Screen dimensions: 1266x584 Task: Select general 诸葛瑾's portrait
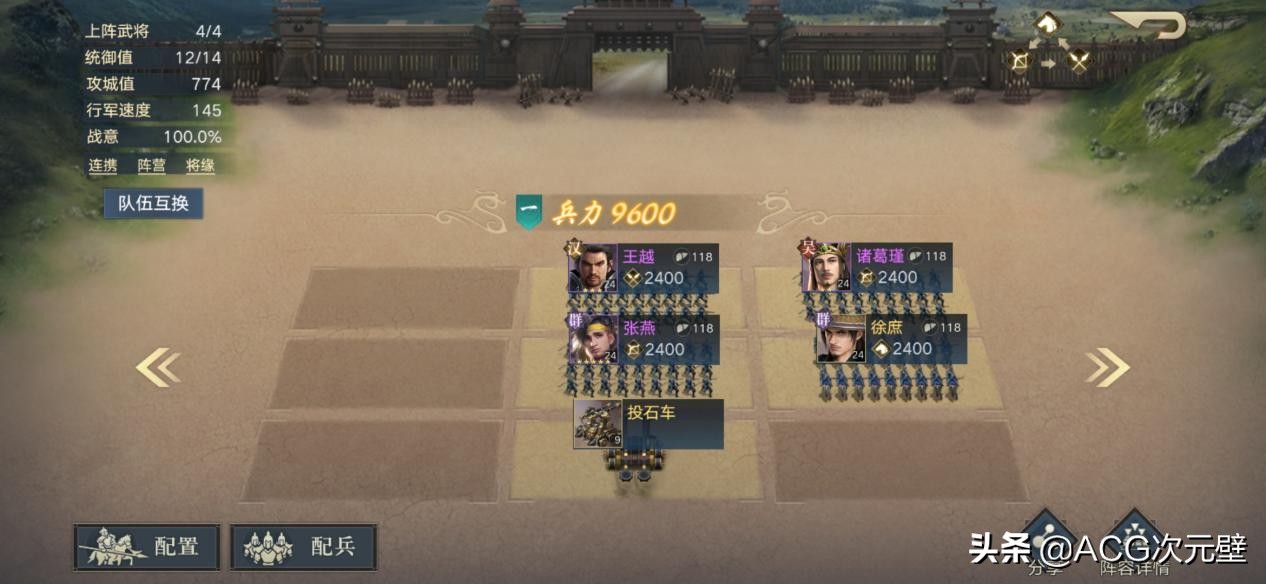826,267
